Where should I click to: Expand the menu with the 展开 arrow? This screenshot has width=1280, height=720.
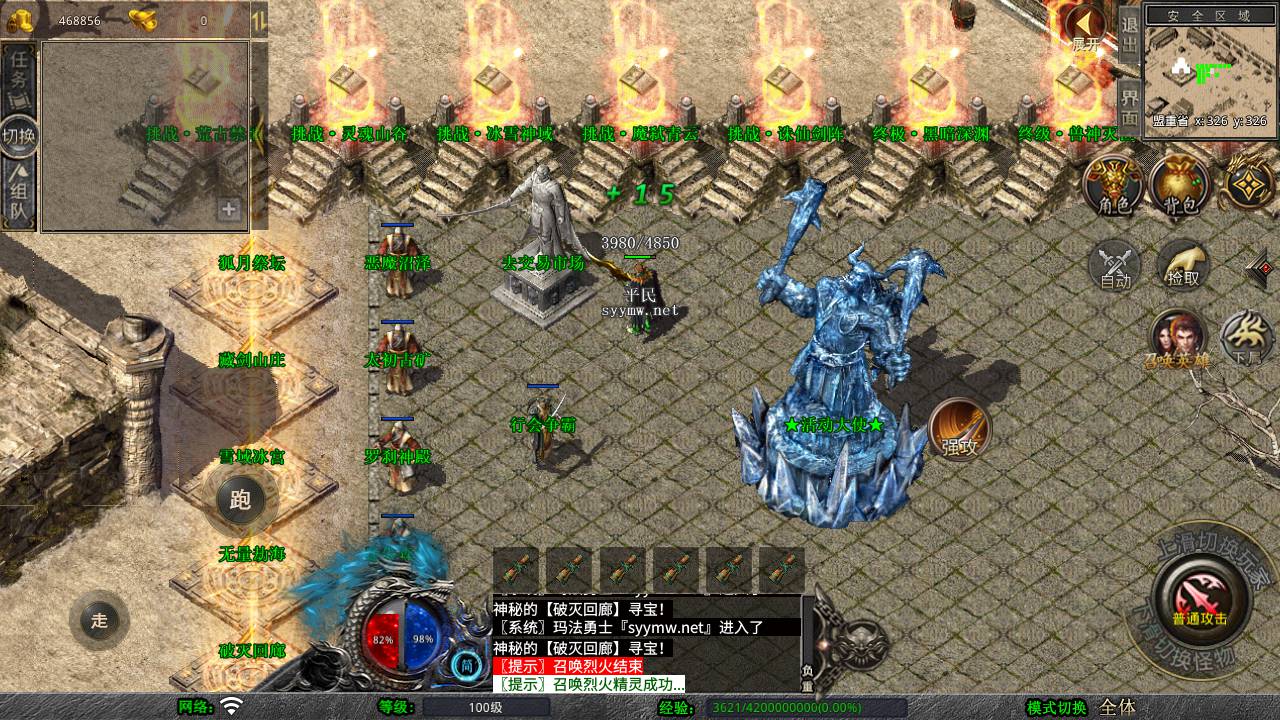pyautogui.click(x=1086, y=27)
